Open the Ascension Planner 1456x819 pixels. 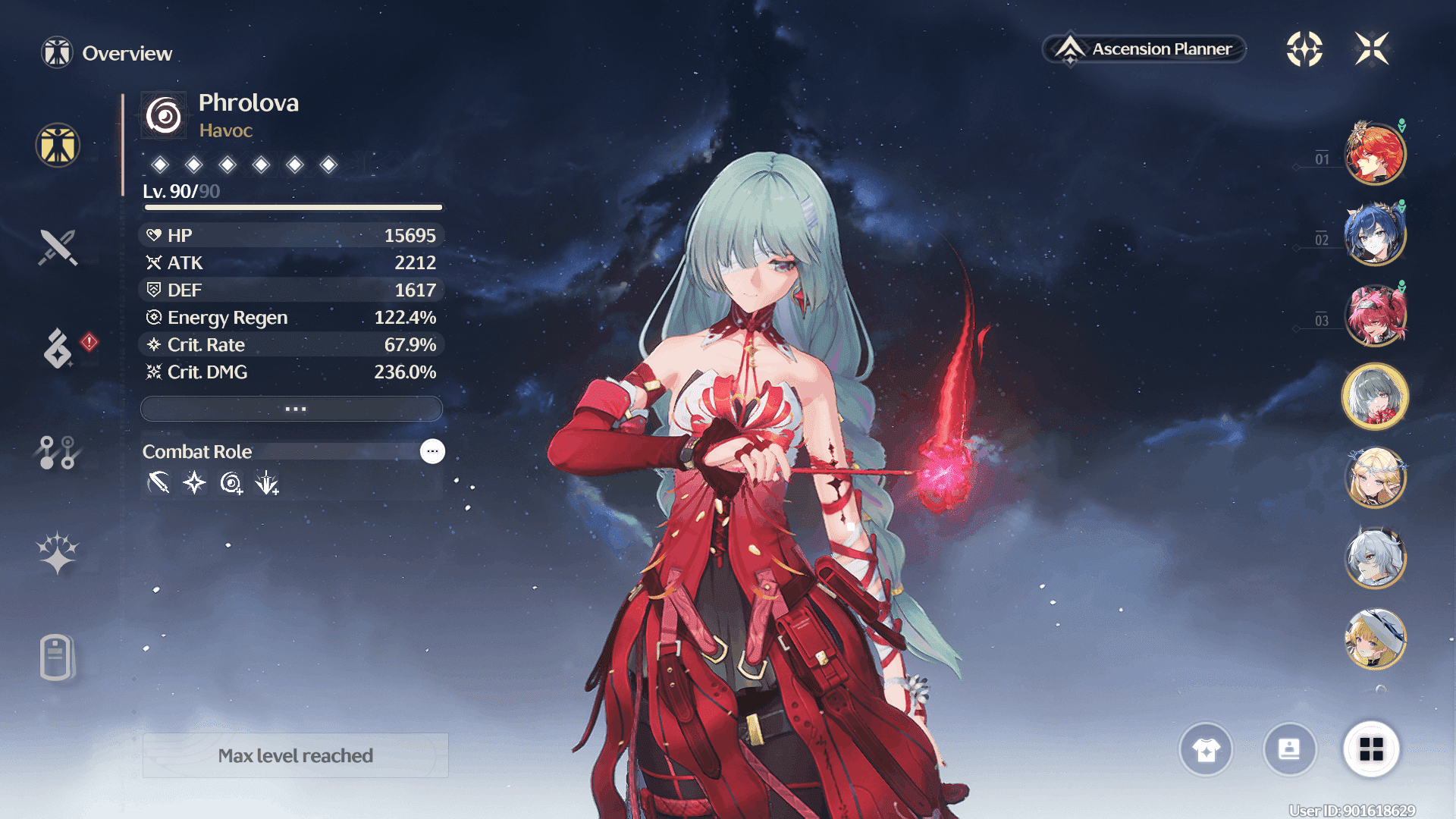(1145, 49)
